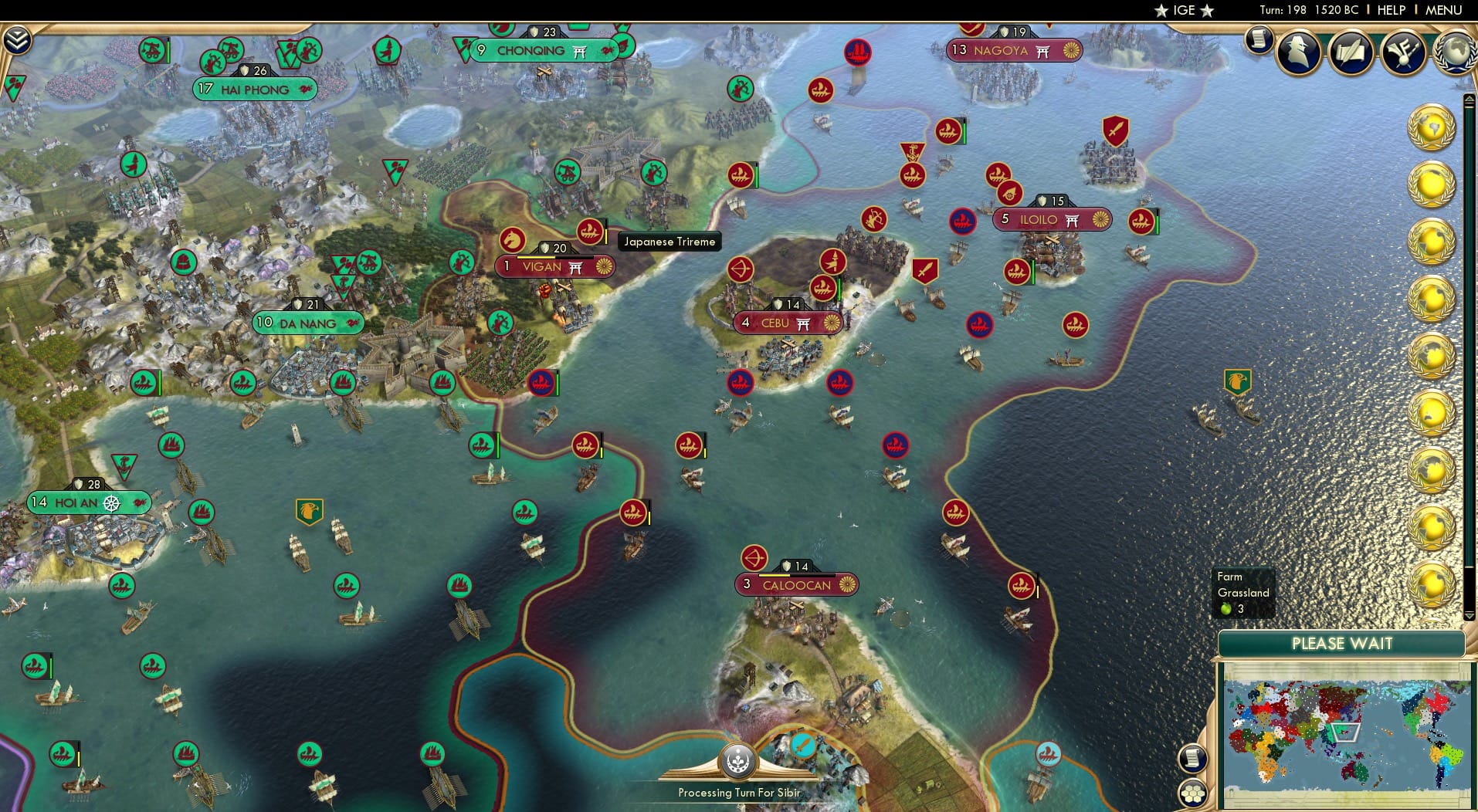The height and width of the screenshot is (812, 1478).
Task: Open the notification log scroll icon top-right
Action: click(x=1261, y=40)
